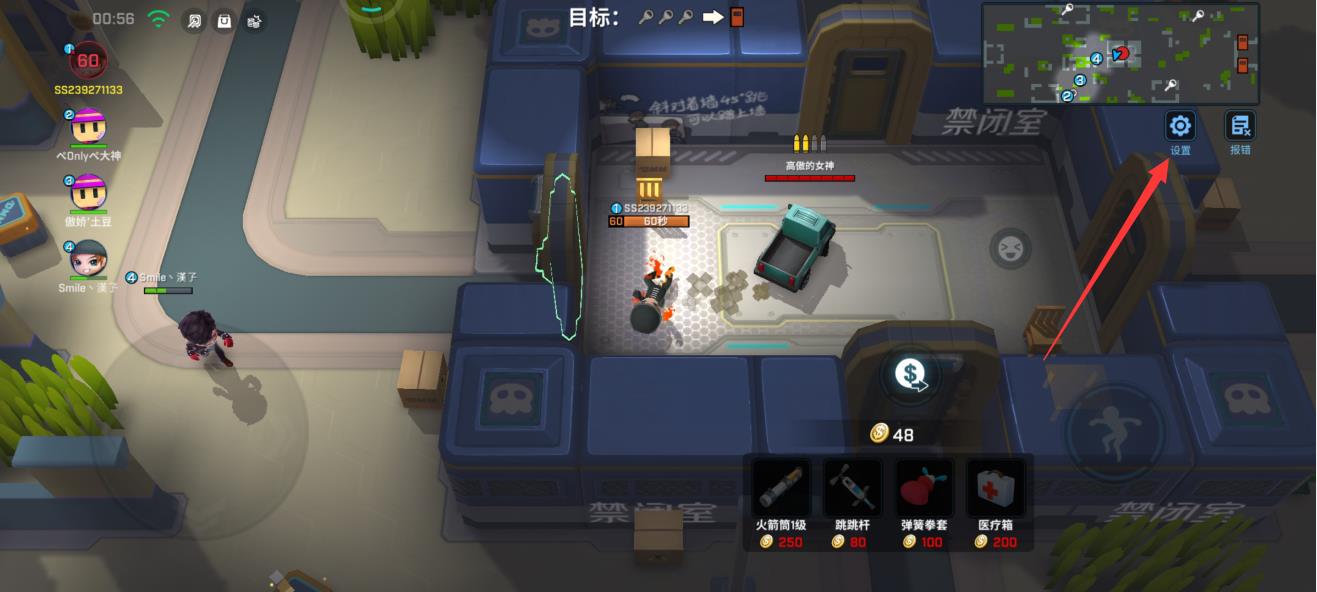1317x592 pixels.
Task: Open the magnifier icon beside the Wi-Fi indicator
Action: tap(194, 20)
